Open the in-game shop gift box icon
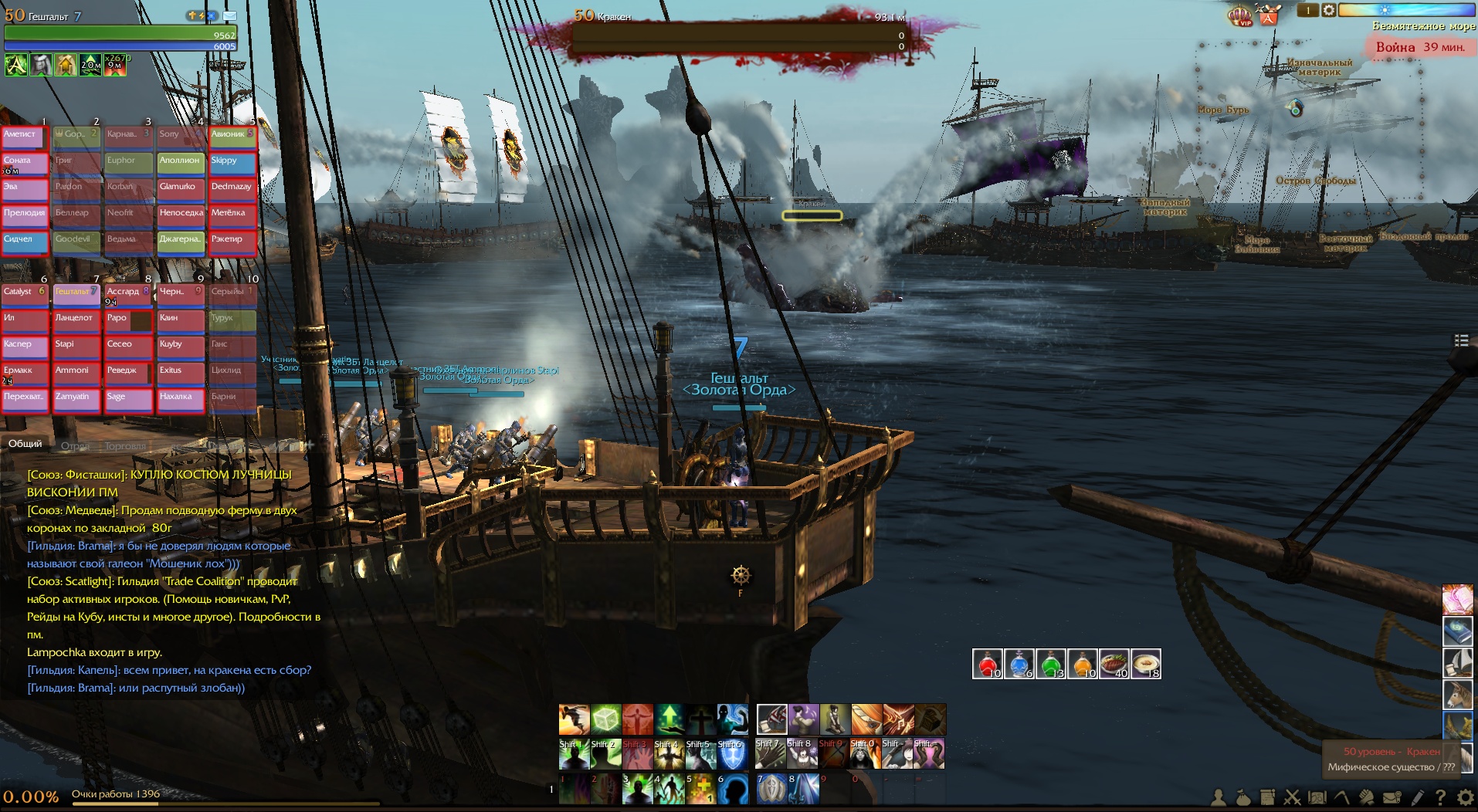 coord(1268,15)
